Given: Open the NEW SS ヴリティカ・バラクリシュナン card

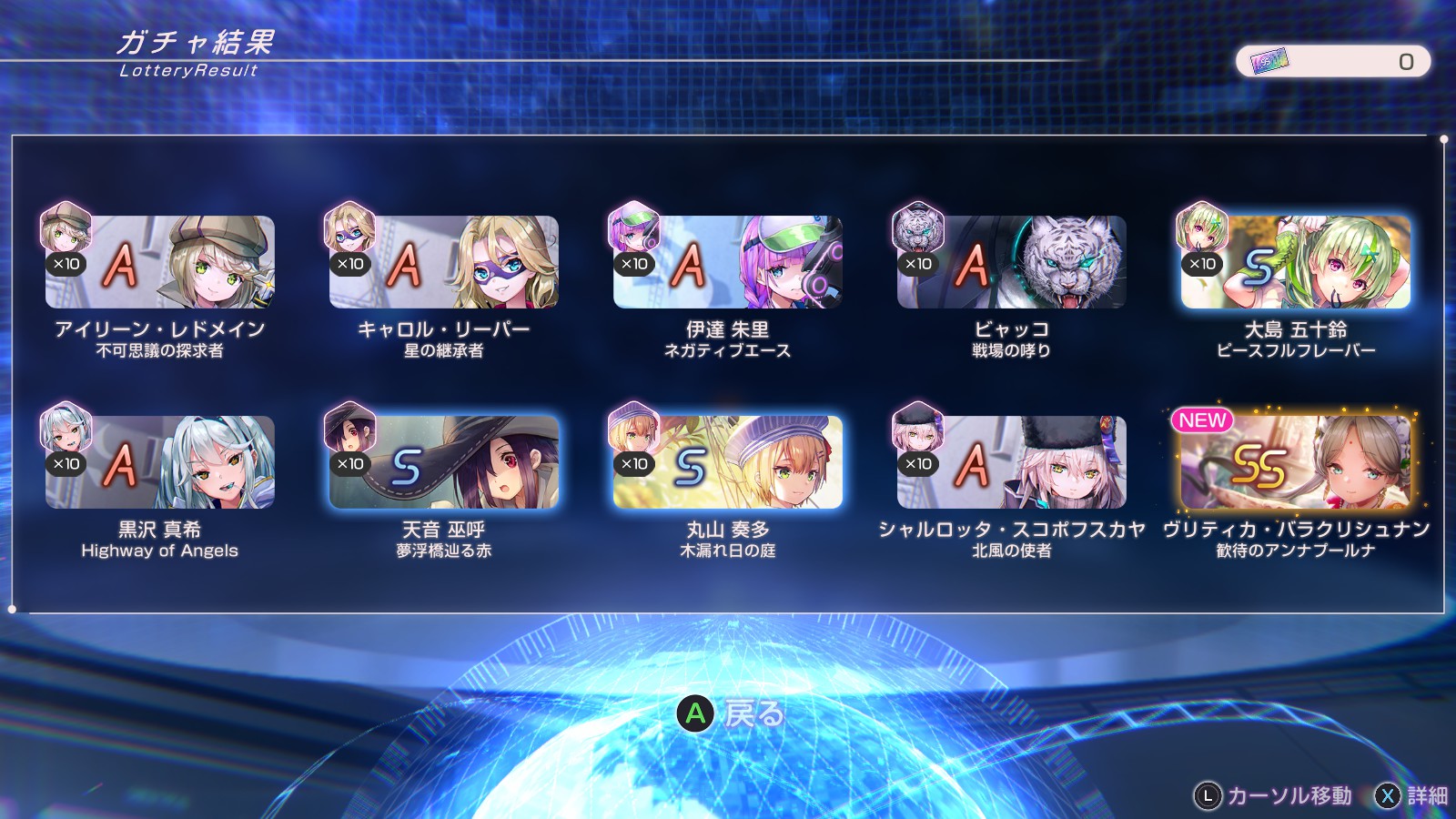Looking at the screenshot, I should 1296,462.
